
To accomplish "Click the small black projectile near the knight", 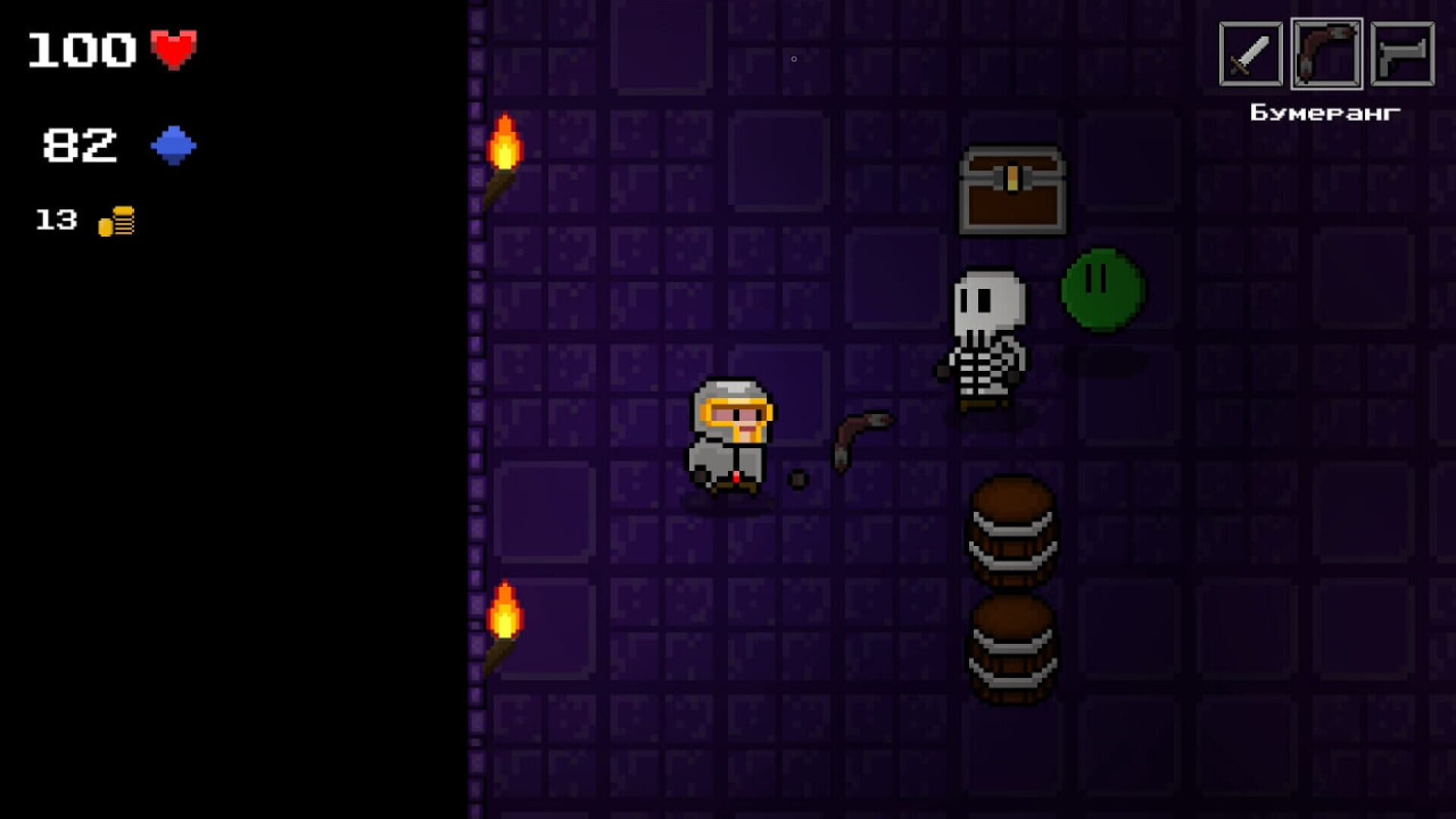I will tap(799, 478).
